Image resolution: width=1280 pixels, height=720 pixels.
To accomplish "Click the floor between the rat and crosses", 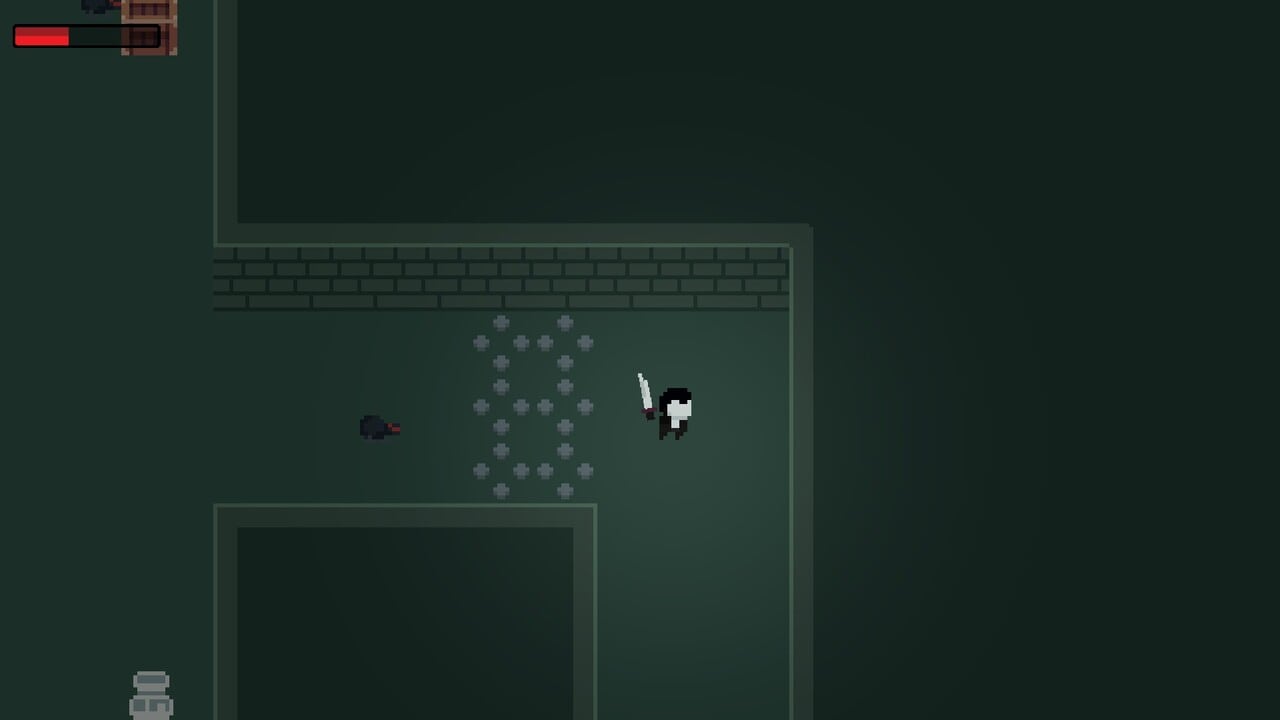I will pos(435,425).
